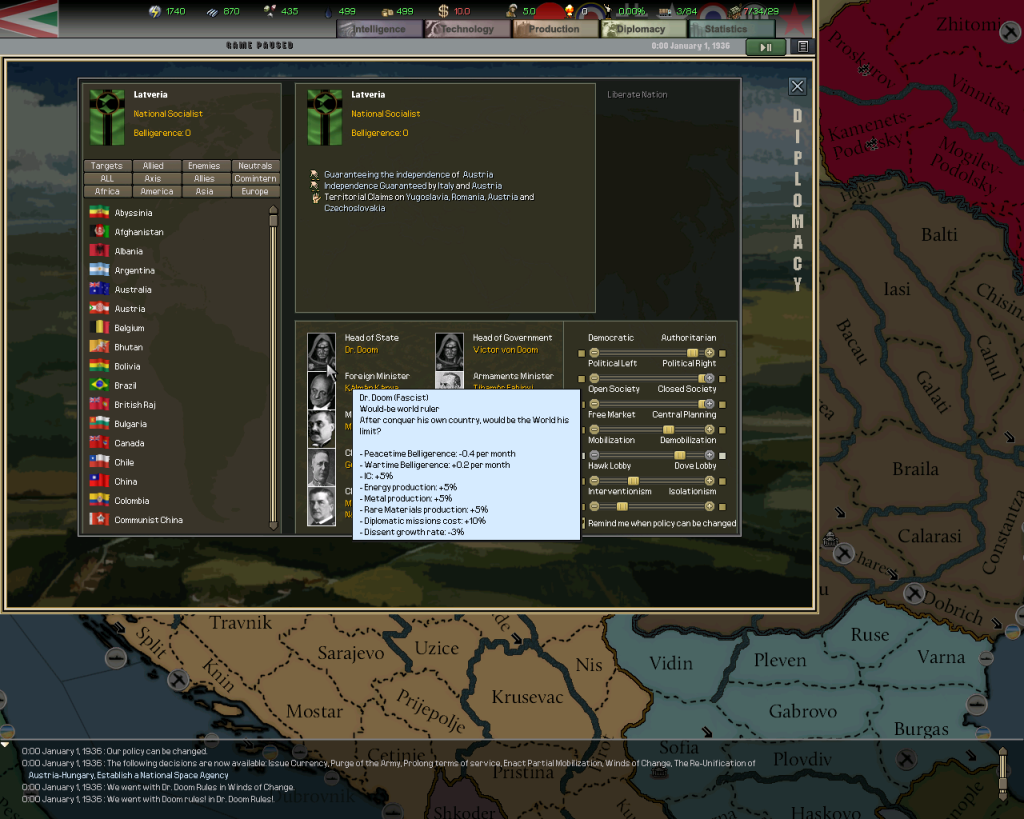
Task: Show European countries only
Action: pyautogui.click(x=255, y=191)
